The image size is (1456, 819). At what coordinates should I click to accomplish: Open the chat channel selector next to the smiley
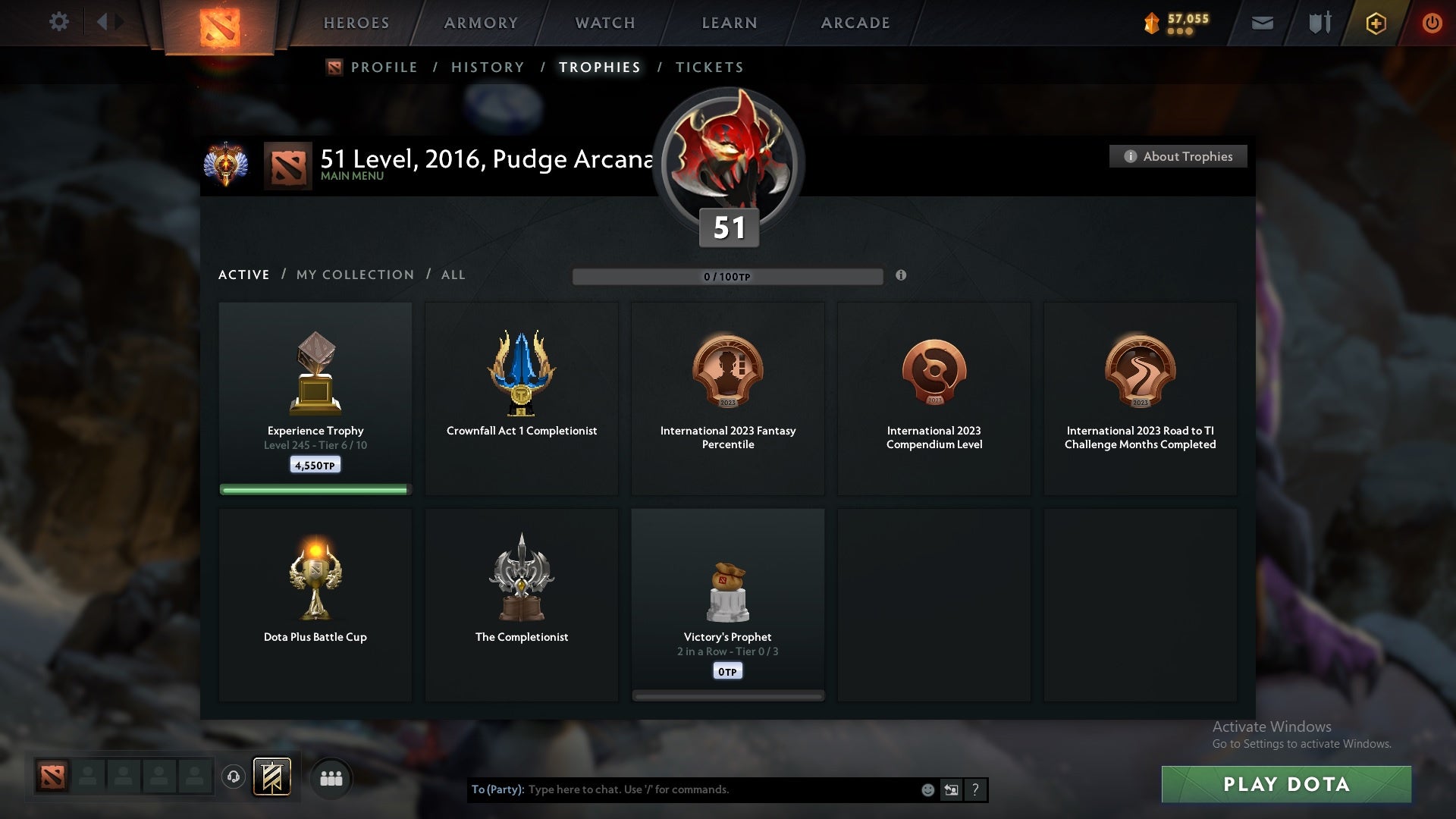tap(951, 789)
